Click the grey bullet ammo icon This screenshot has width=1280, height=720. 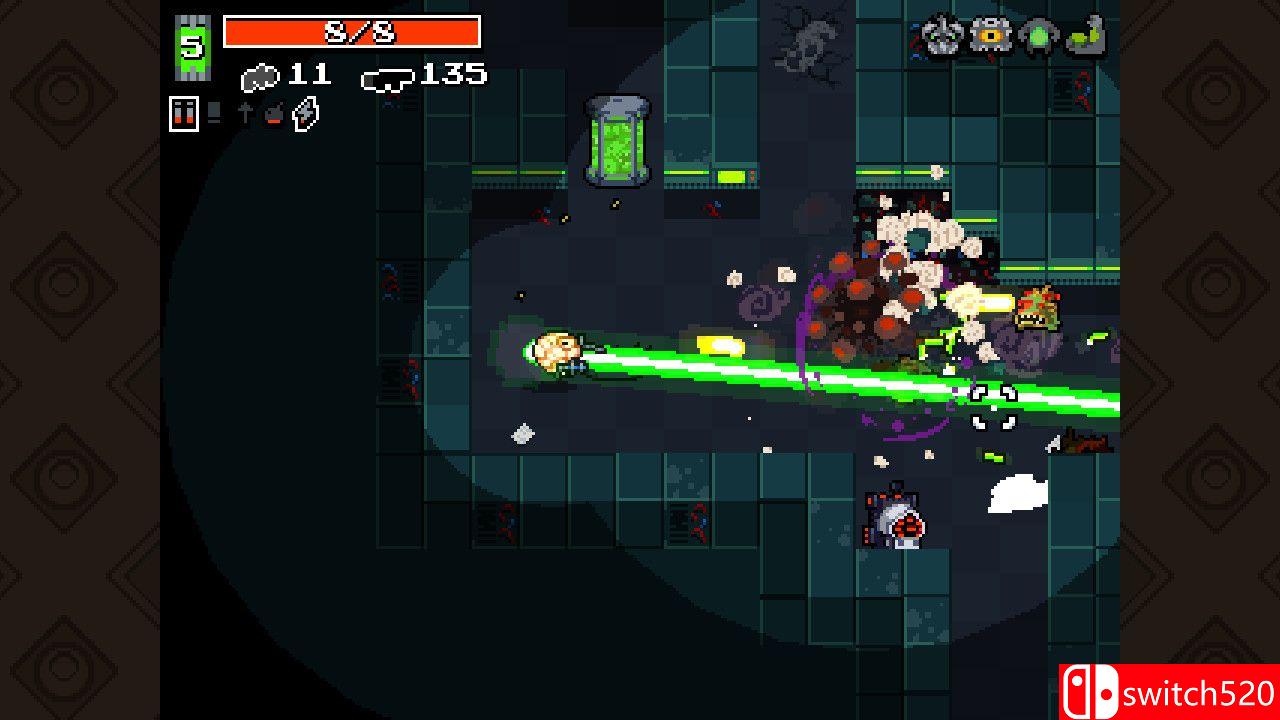(259, 75)
